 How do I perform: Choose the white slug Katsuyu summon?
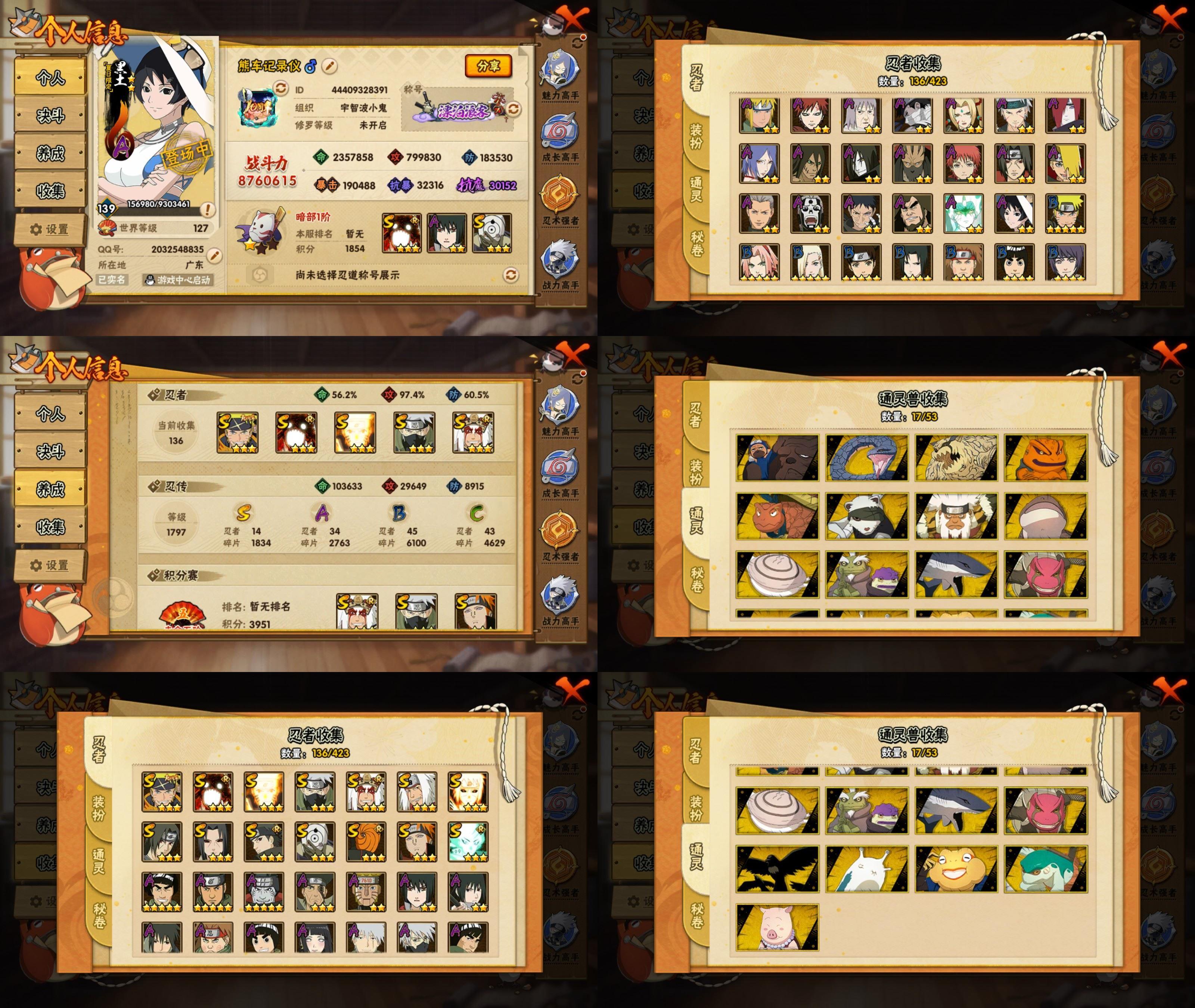point(866,869)
